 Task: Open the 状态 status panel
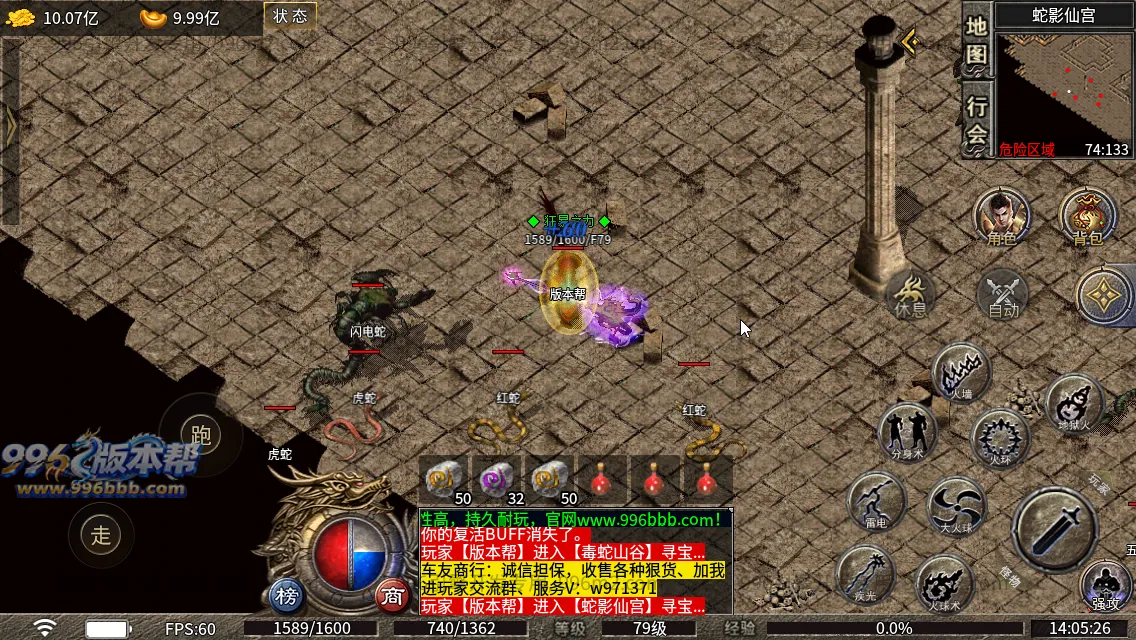[290, 15]
